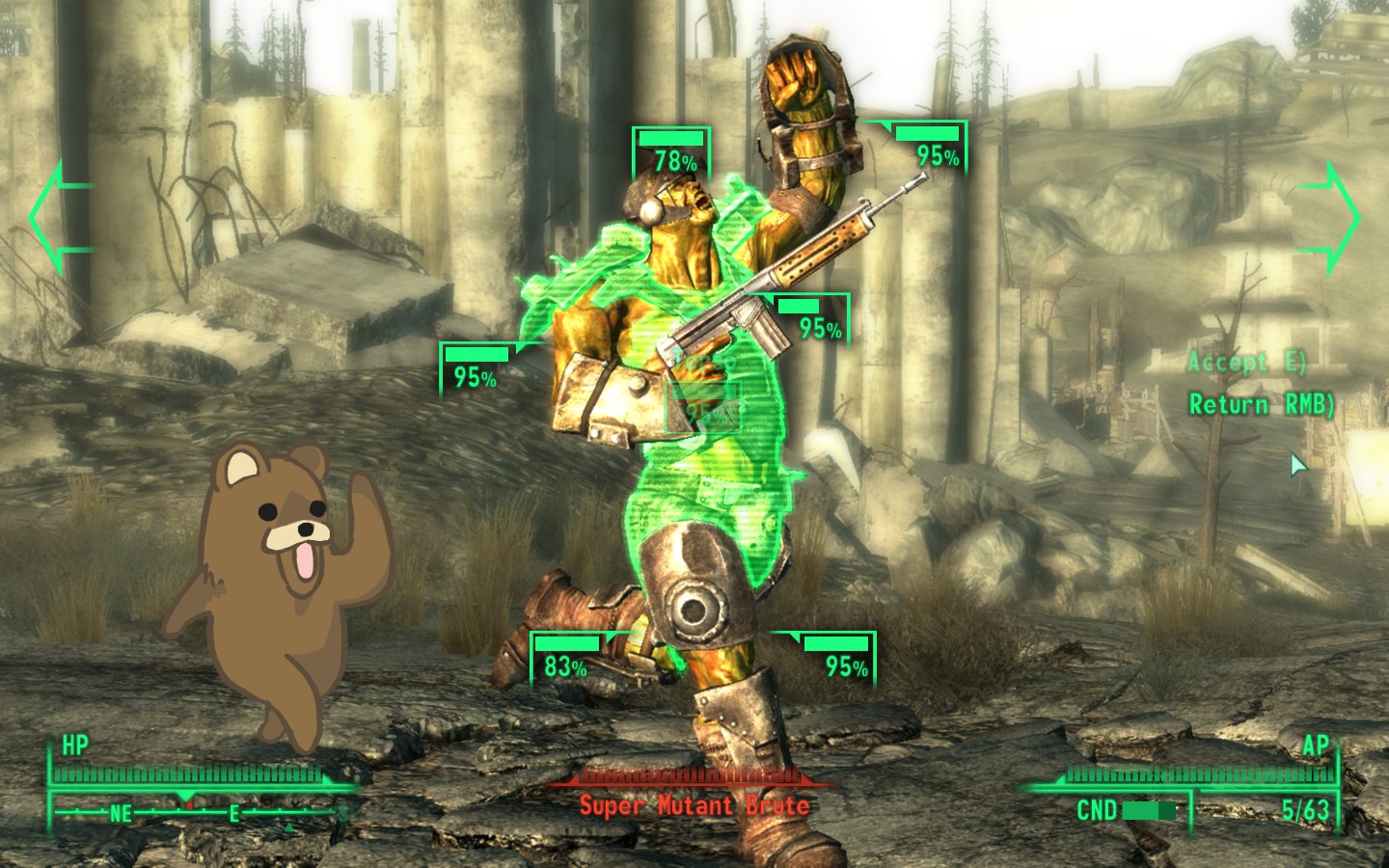This screenshot has width=1389, height=868.
Task: Choose Return to exit V.A.T.S.
Action: point(1260,404)
